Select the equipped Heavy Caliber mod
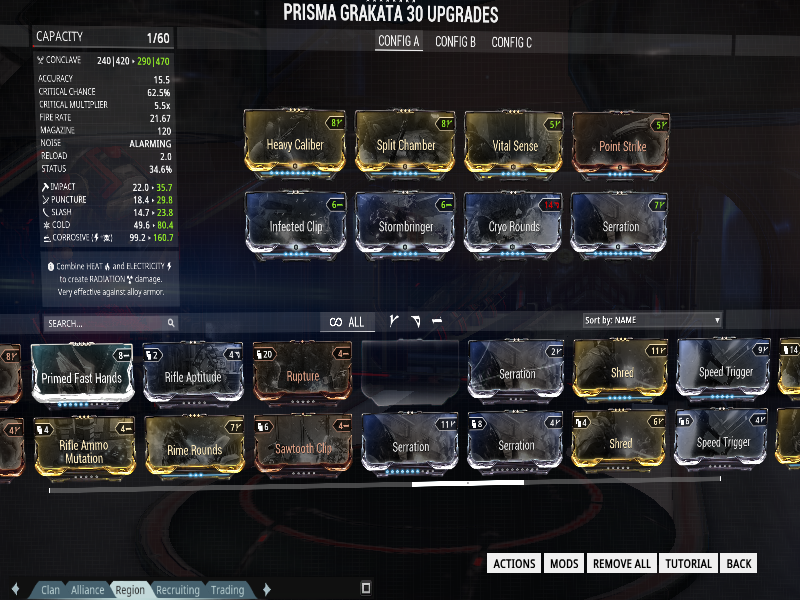This screenshot has width=800, height=600. (295, 145)
